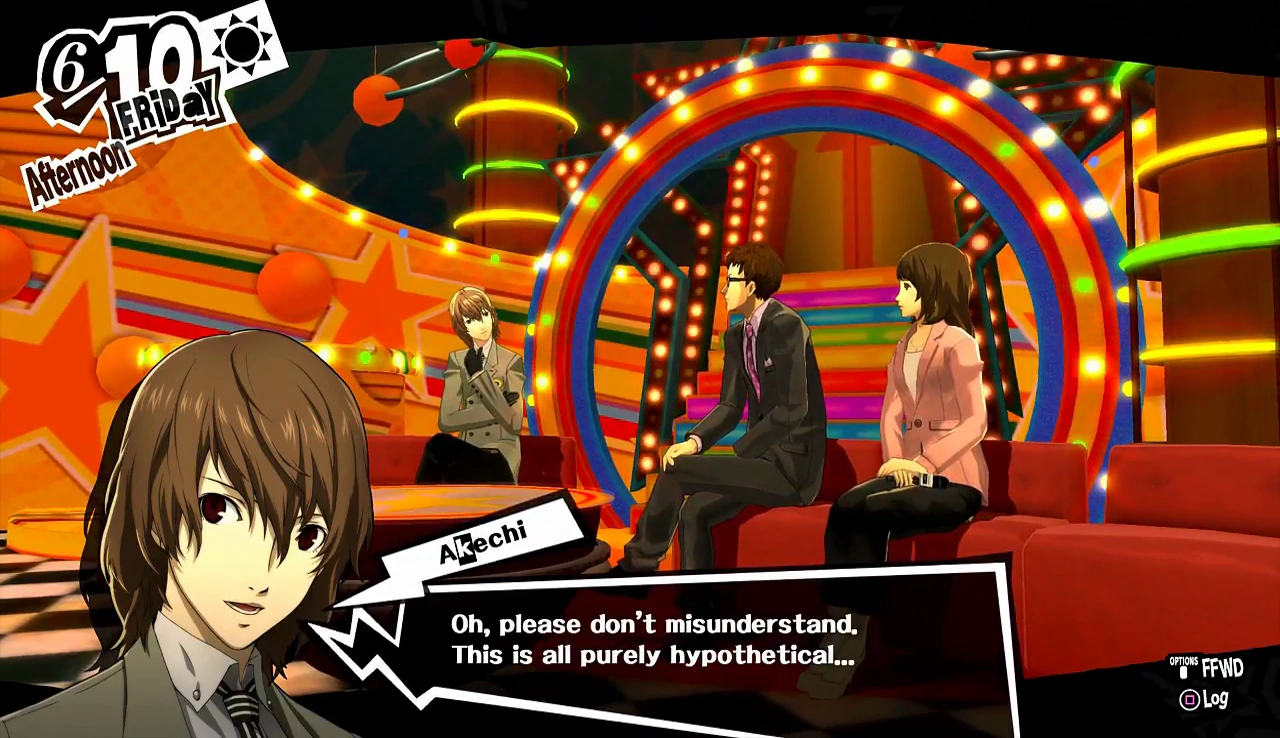Toggle the FFWD fast-forward mode
1280x738 pixels.
point(1221,667)
